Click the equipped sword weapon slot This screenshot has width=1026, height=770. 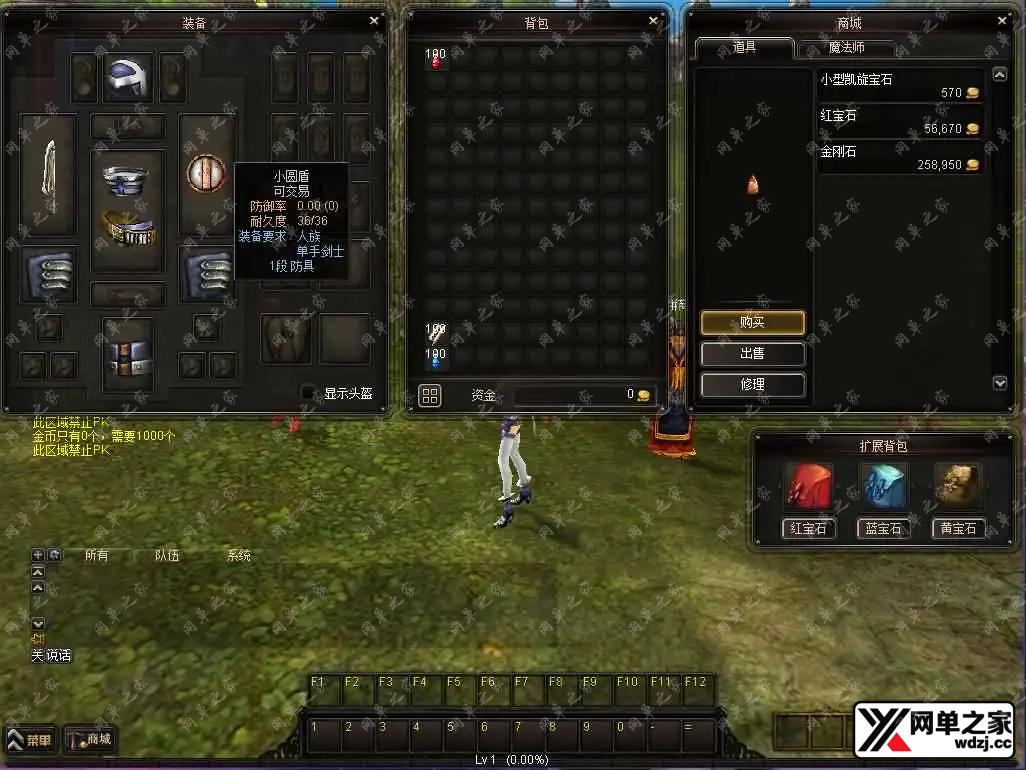coord(48,173)
